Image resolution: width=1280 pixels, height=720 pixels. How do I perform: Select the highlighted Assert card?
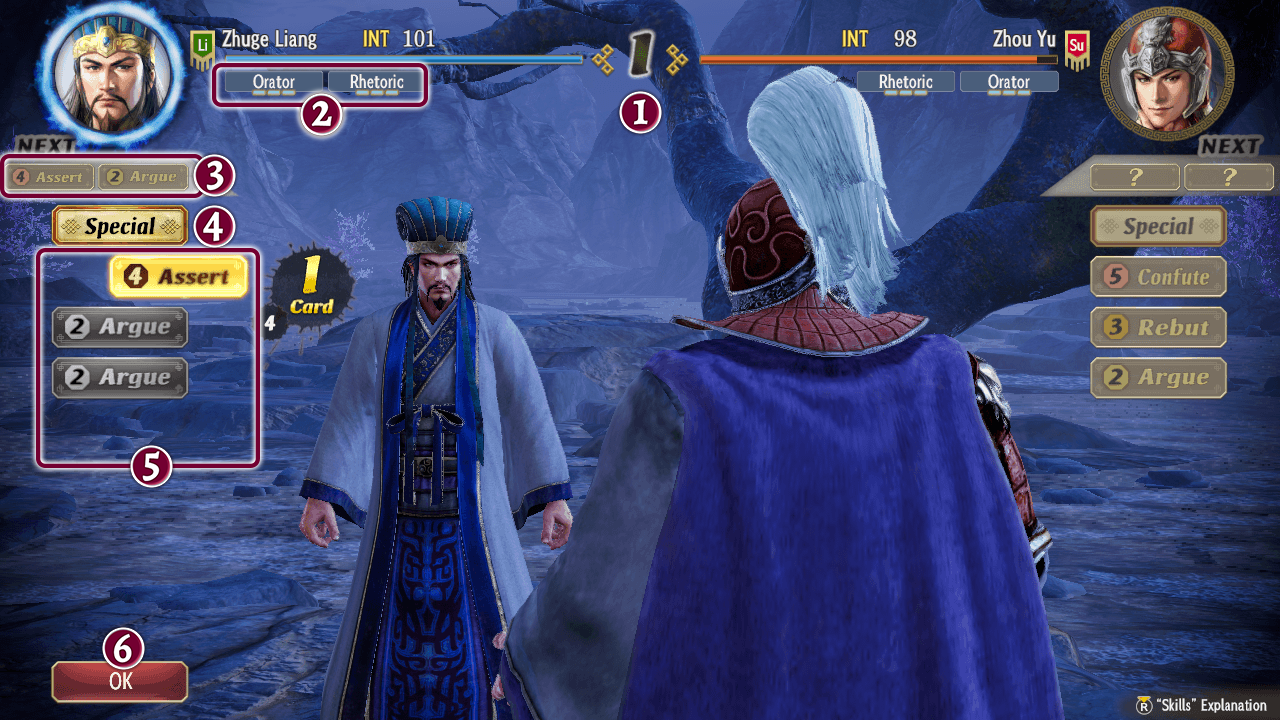click(179, 277)
